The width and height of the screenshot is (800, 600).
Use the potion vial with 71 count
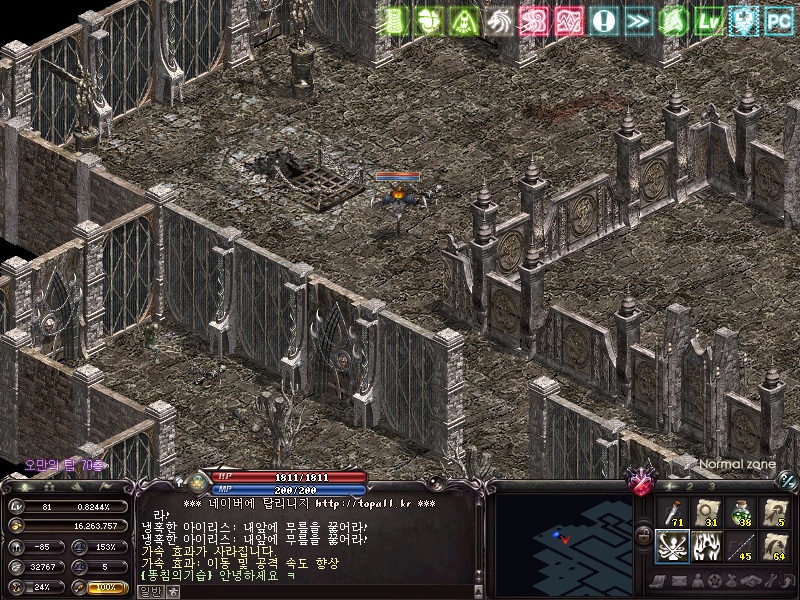pos(672,511)
